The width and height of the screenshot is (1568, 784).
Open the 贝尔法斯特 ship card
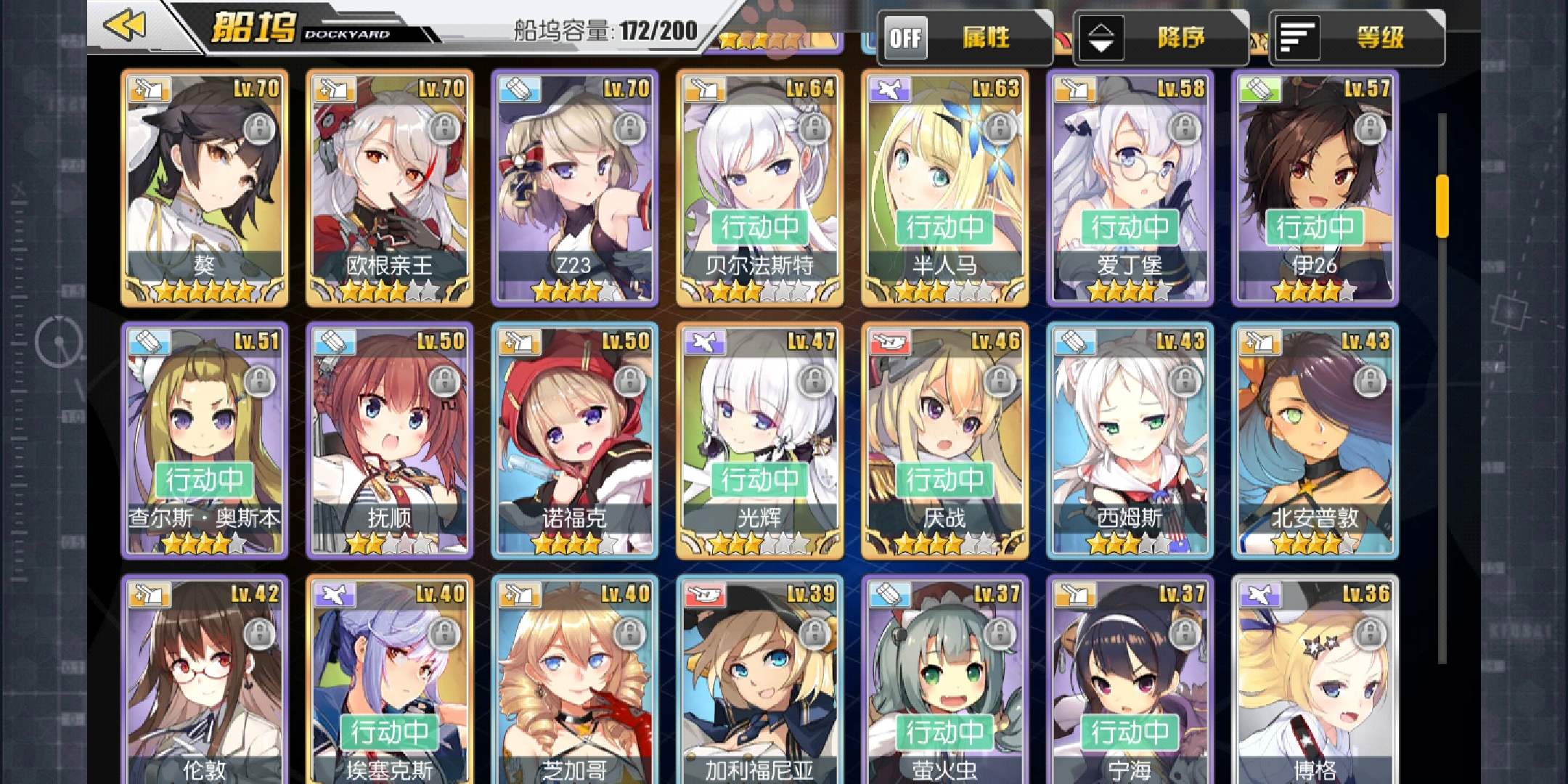760,187
